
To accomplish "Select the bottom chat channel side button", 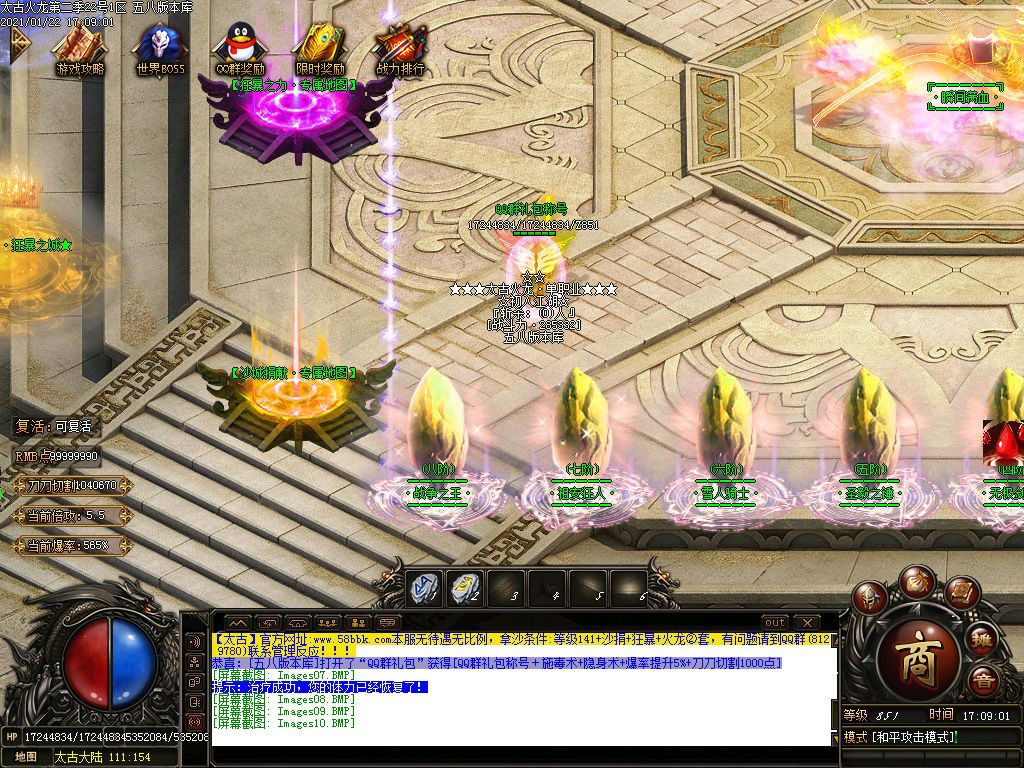I will [x=192, y=721].
